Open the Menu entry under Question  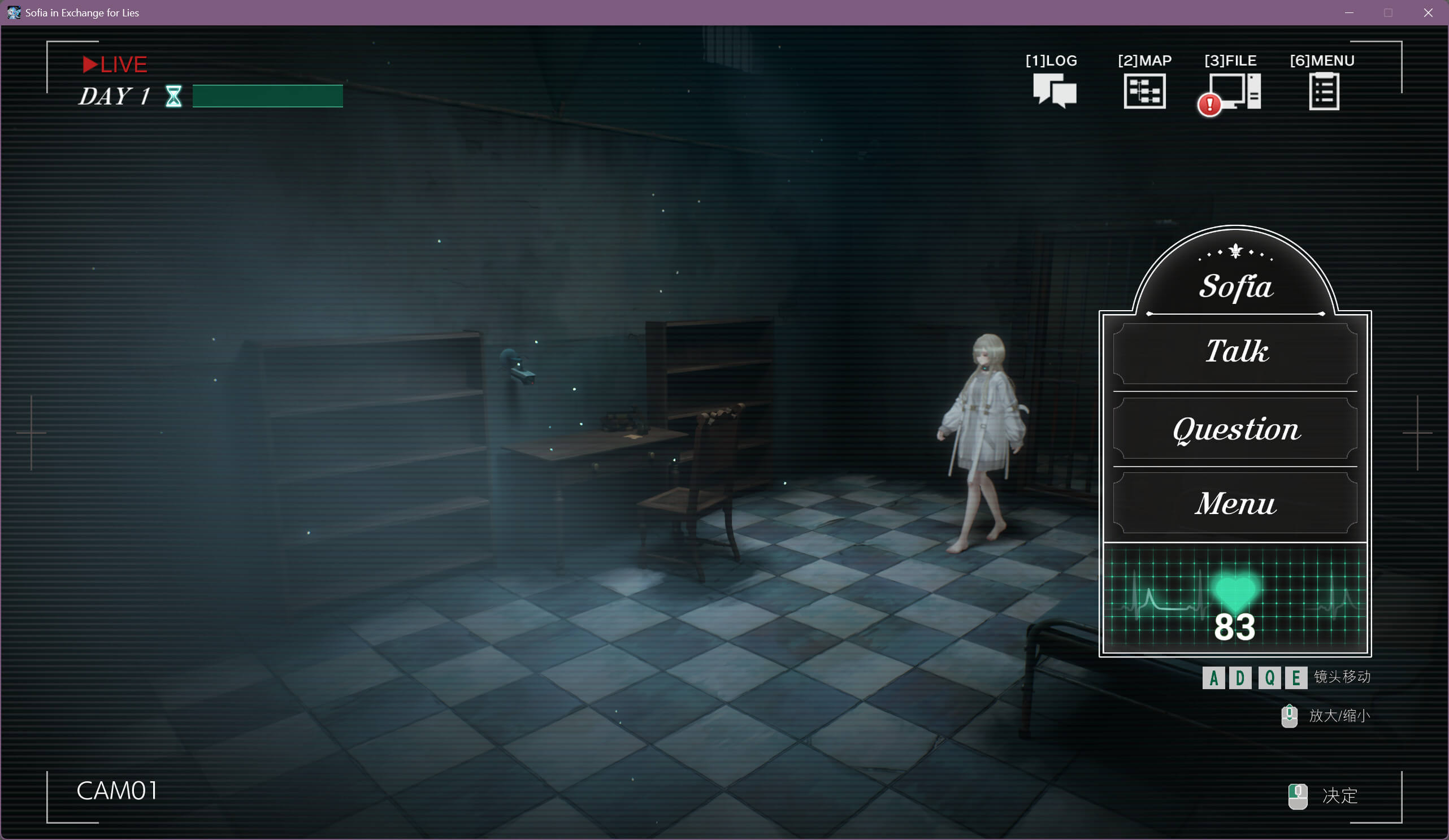tap(1235, 504)
